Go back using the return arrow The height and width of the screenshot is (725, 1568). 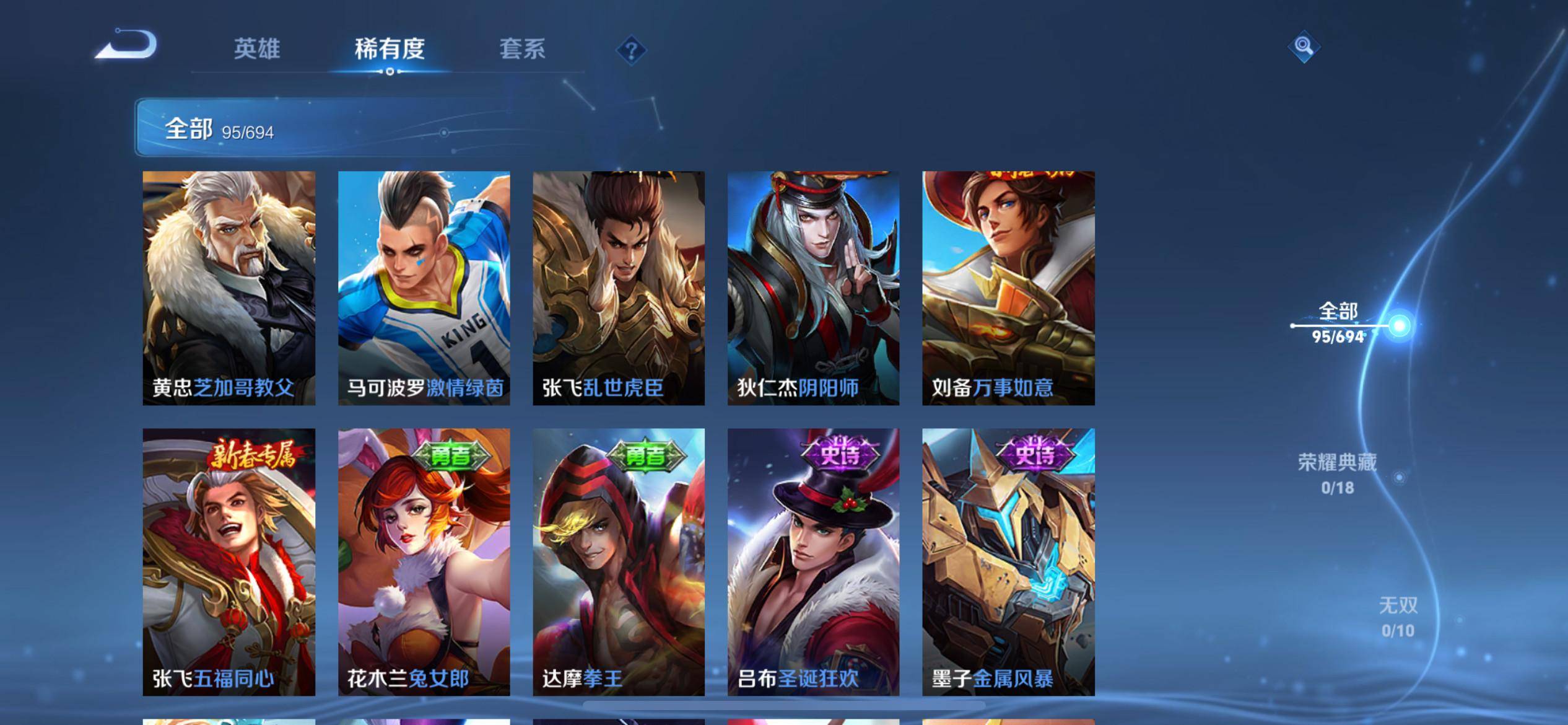[127, 46]
